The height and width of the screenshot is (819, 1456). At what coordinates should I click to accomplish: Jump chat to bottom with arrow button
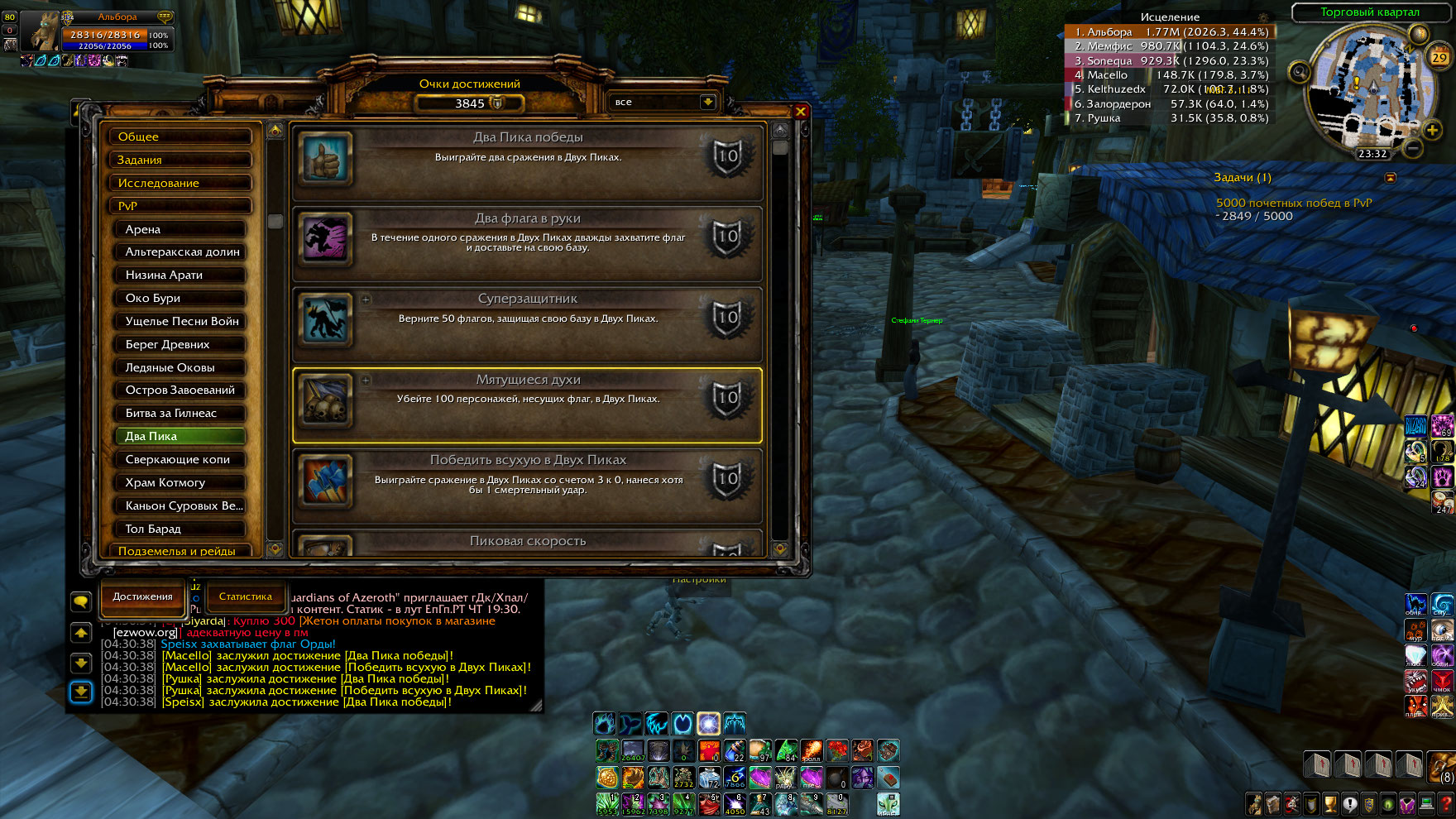(x=81, y=692)
